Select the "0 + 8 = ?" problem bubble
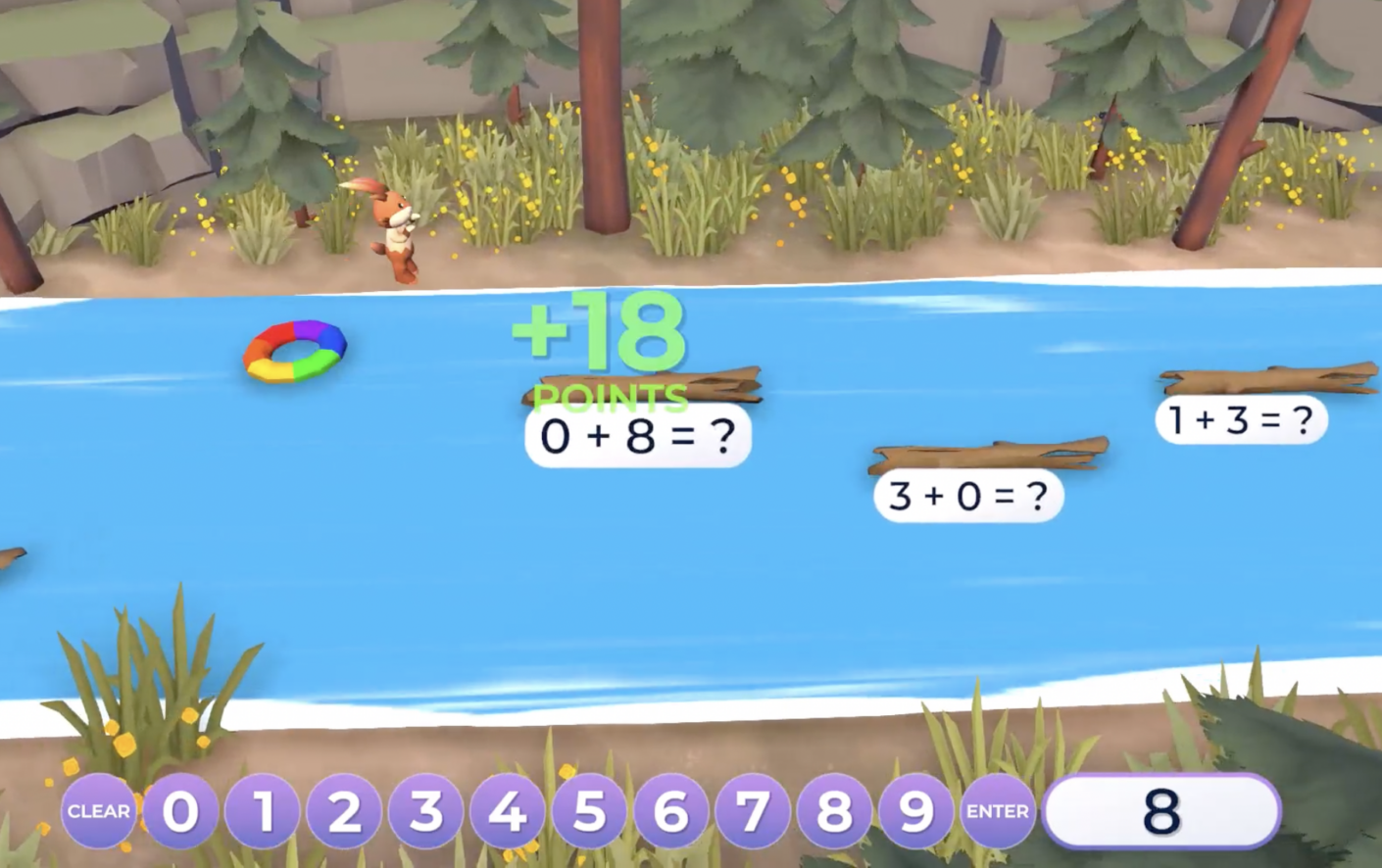Viewport: 1382px width, 868px height. pyautogui.click(x=637, y=436)
